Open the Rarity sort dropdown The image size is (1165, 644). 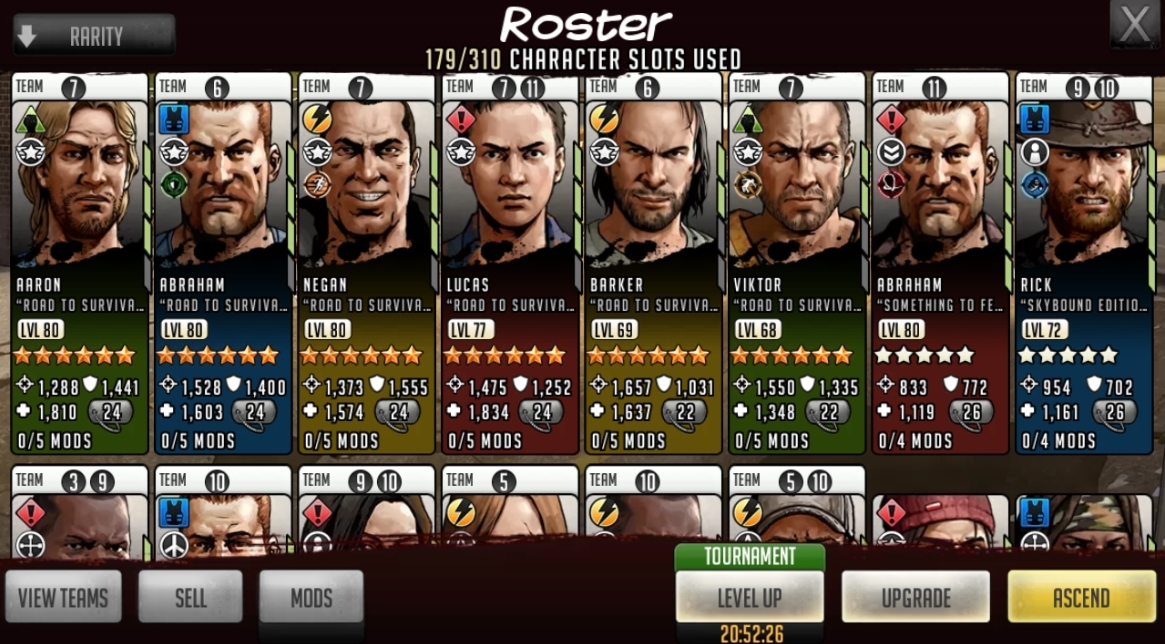94,36
